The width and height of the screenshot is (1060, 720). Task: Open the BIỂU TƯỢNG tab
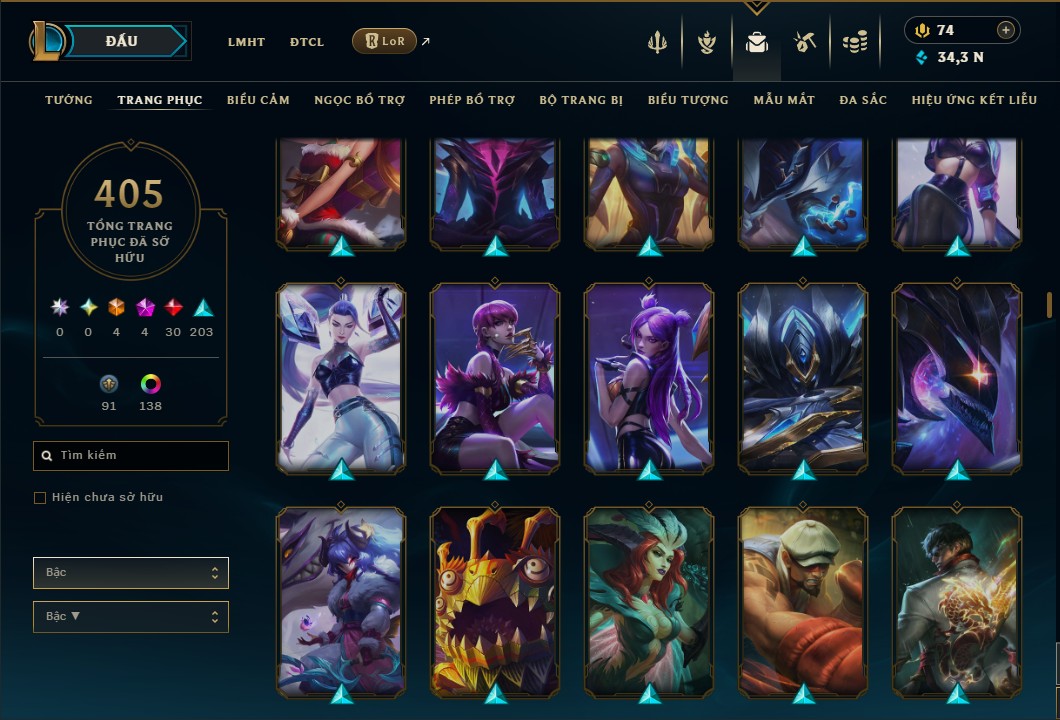point(688,100)
